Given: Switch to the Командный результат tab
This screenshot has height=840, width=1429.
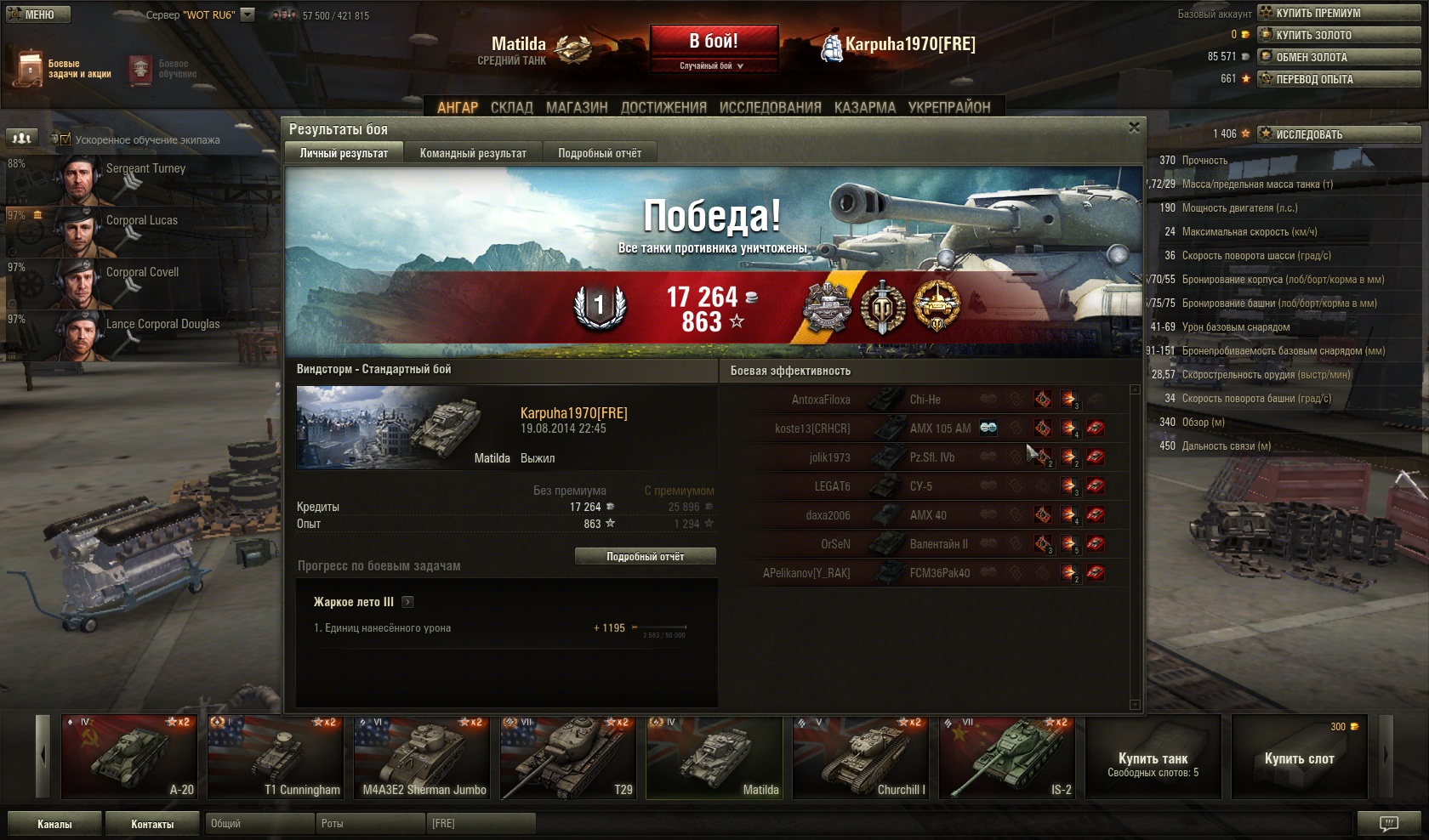Looking at the screenshot, I should click(473, 153).
